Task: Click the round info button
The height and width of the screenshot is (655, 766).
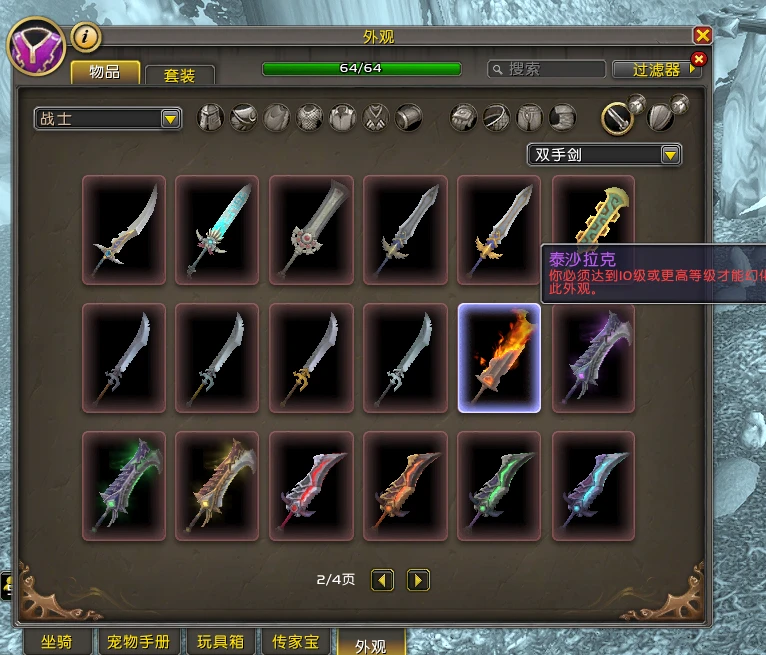Action: coord(87,37)
